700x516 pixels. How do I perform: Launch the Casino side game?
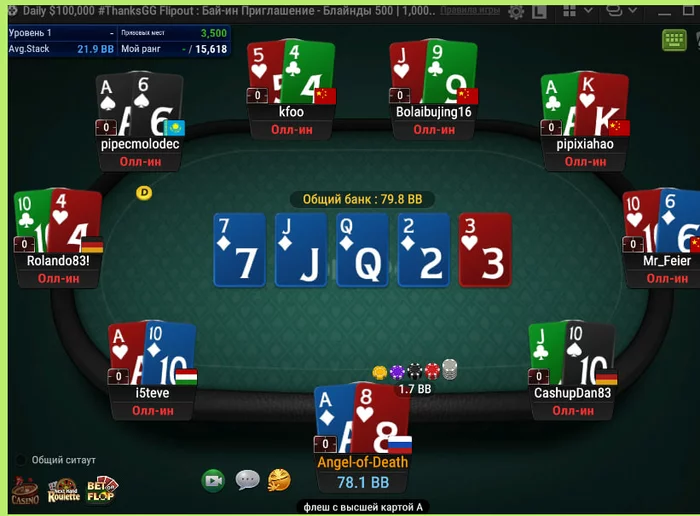pos(25,491)
